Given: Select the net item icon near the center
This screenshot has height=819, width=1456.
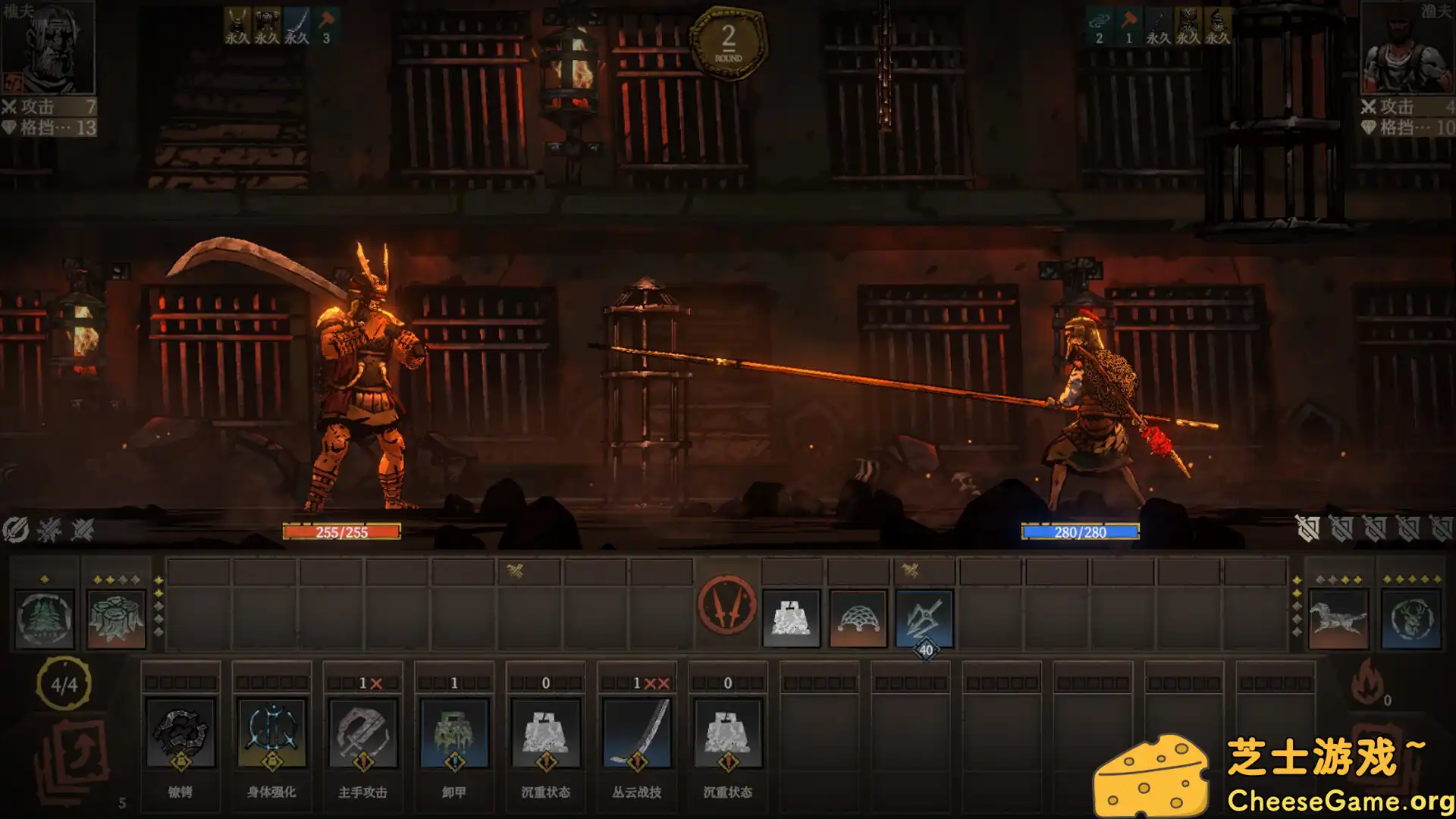Looking at the screenshot, I should (x=857, y=617).
